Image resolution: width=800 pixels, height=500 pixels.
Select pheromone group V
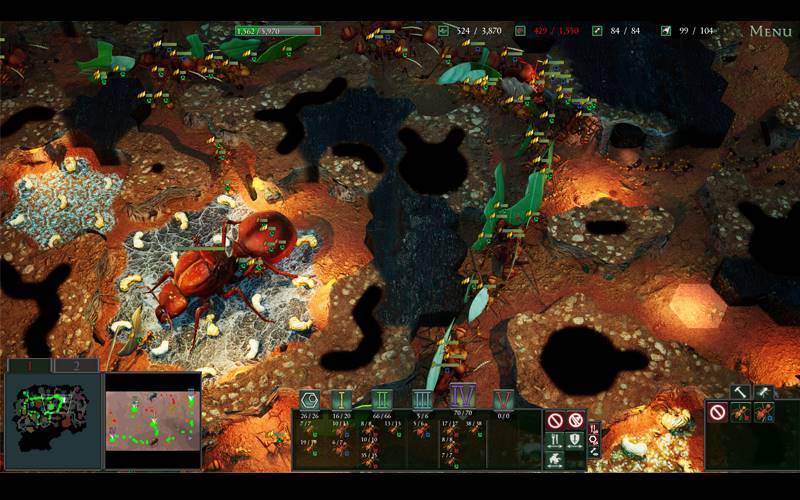(x=503, y=399)
